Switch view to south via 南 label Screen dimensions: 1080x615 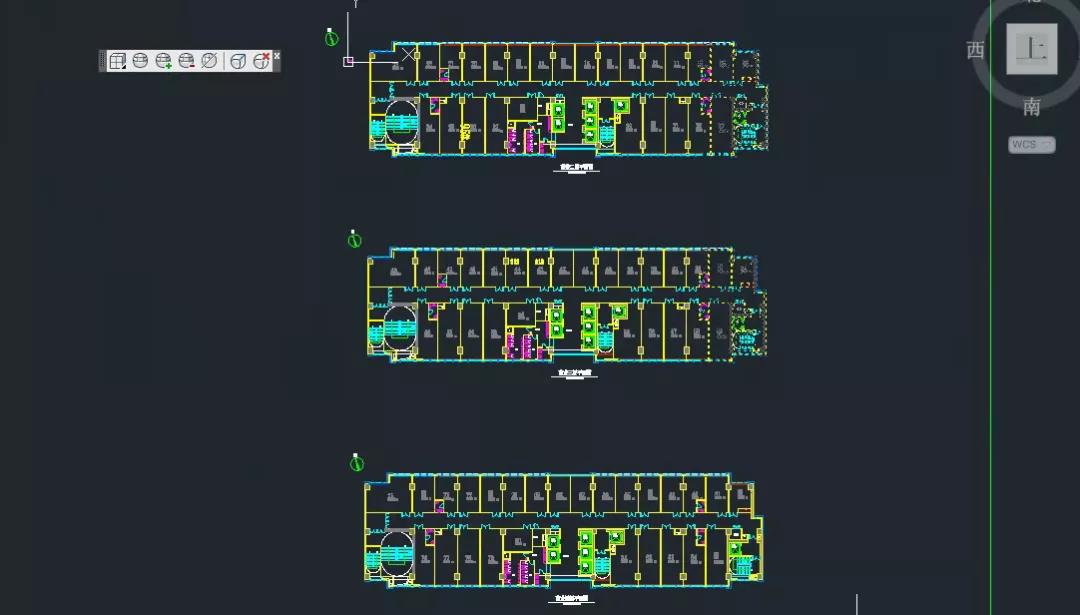pos(1031,108)
